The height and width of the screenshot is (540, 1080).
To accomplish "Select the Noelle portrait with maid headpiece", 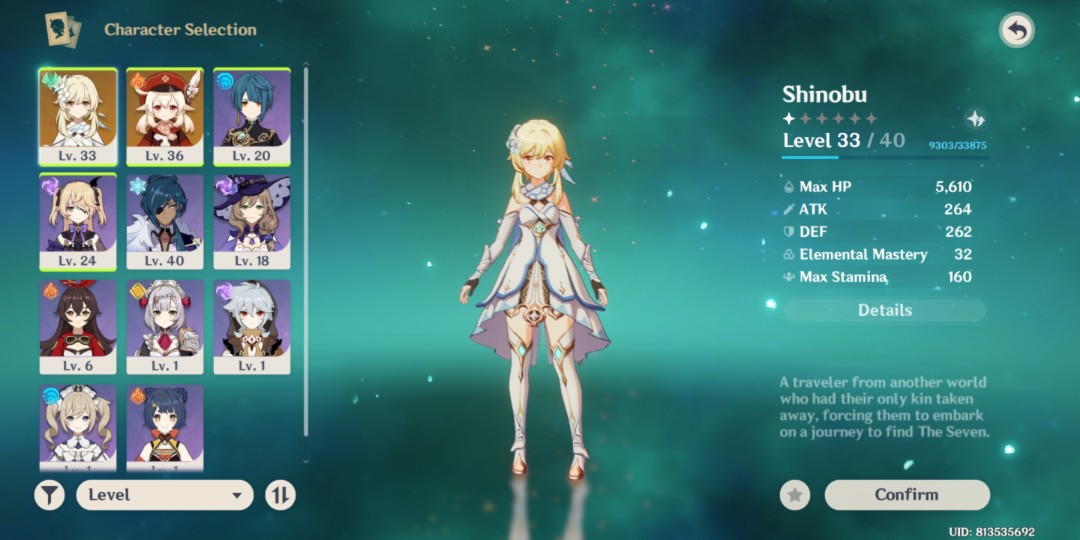I will [x=165, y=327].
